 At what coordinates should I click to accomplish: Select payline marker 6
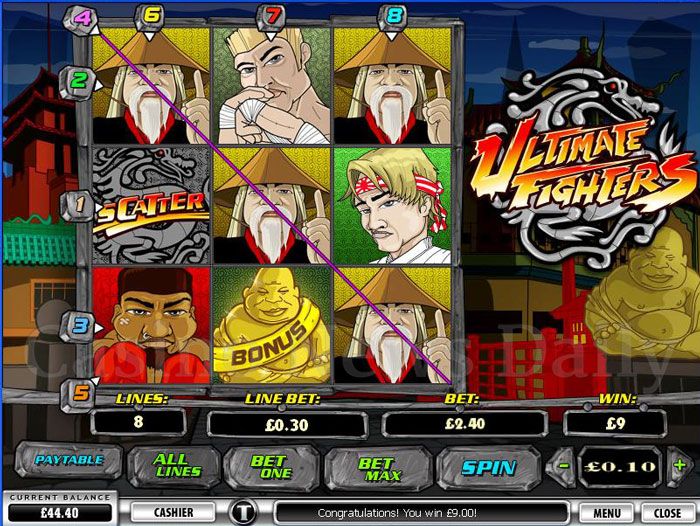(152, 15)
